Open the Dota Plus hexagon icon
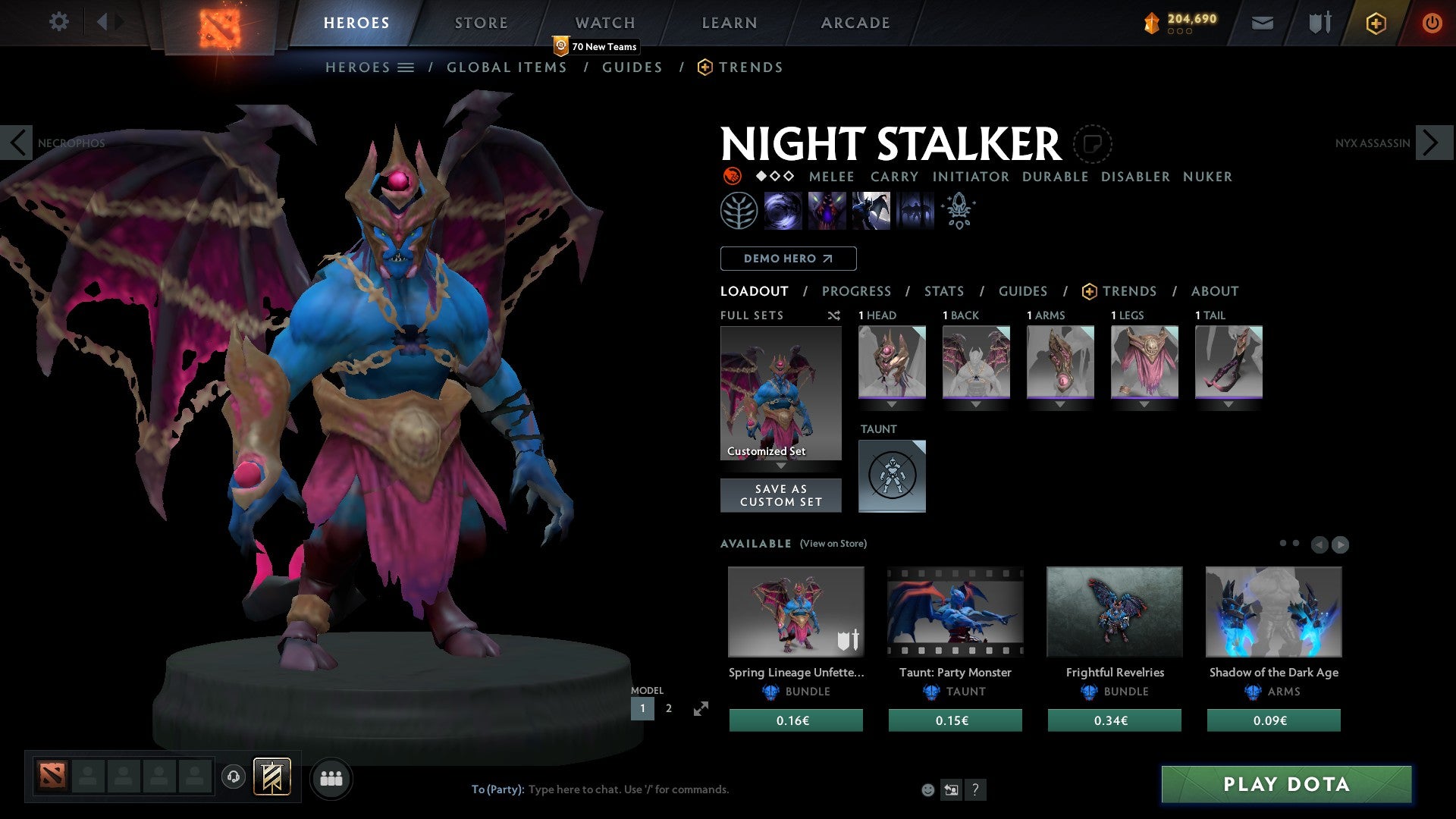 click(1375, 23)
